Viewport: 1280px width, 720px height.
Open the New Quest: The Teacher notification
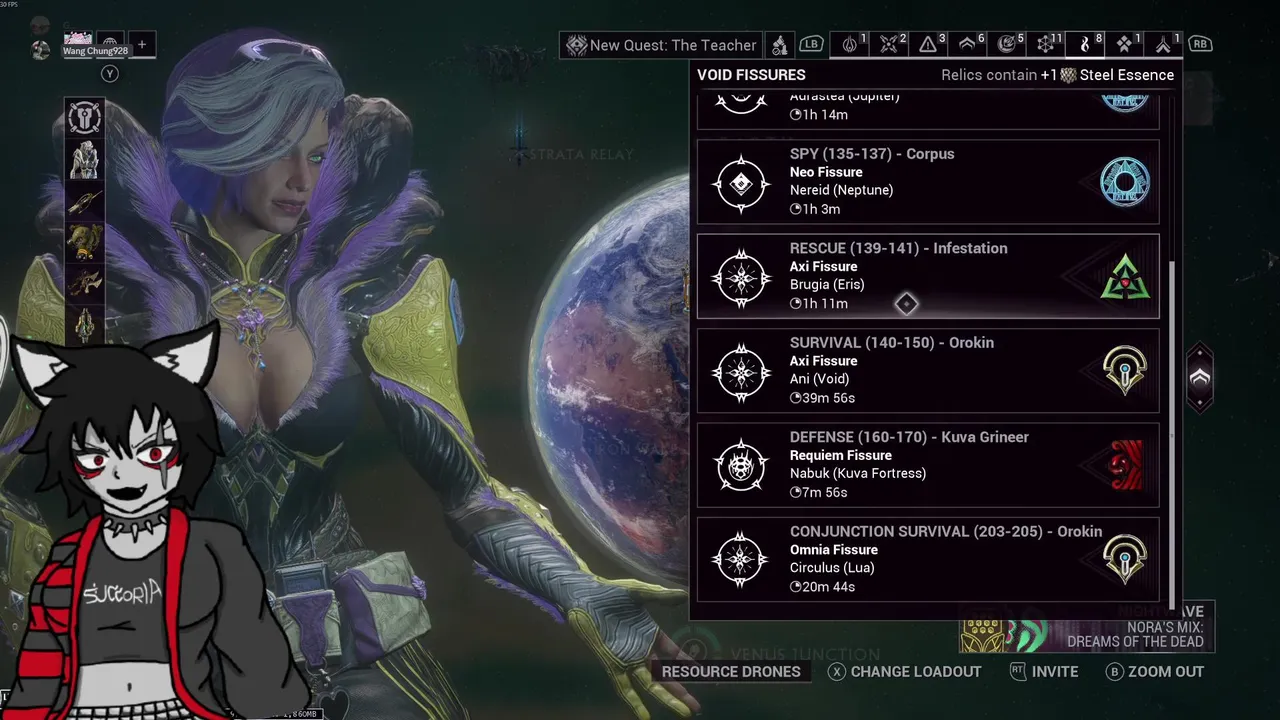tap(662, 45)
